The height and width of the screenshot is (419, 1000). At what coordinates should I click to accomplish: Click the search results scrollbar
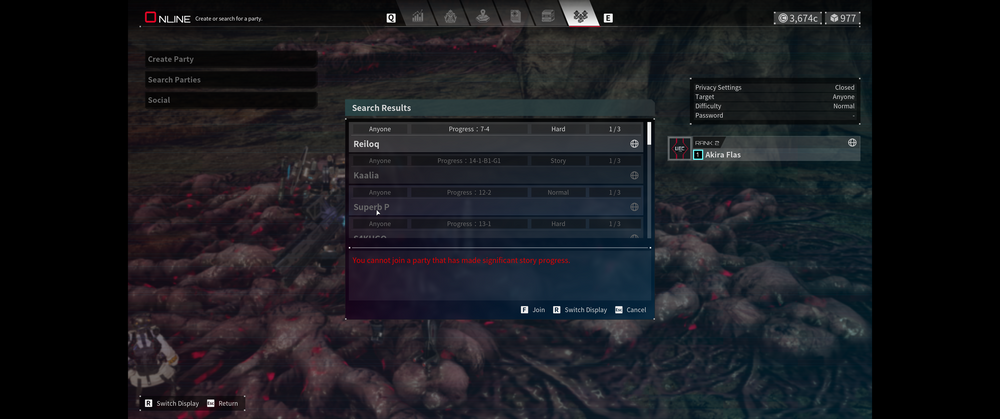point(649,134)
